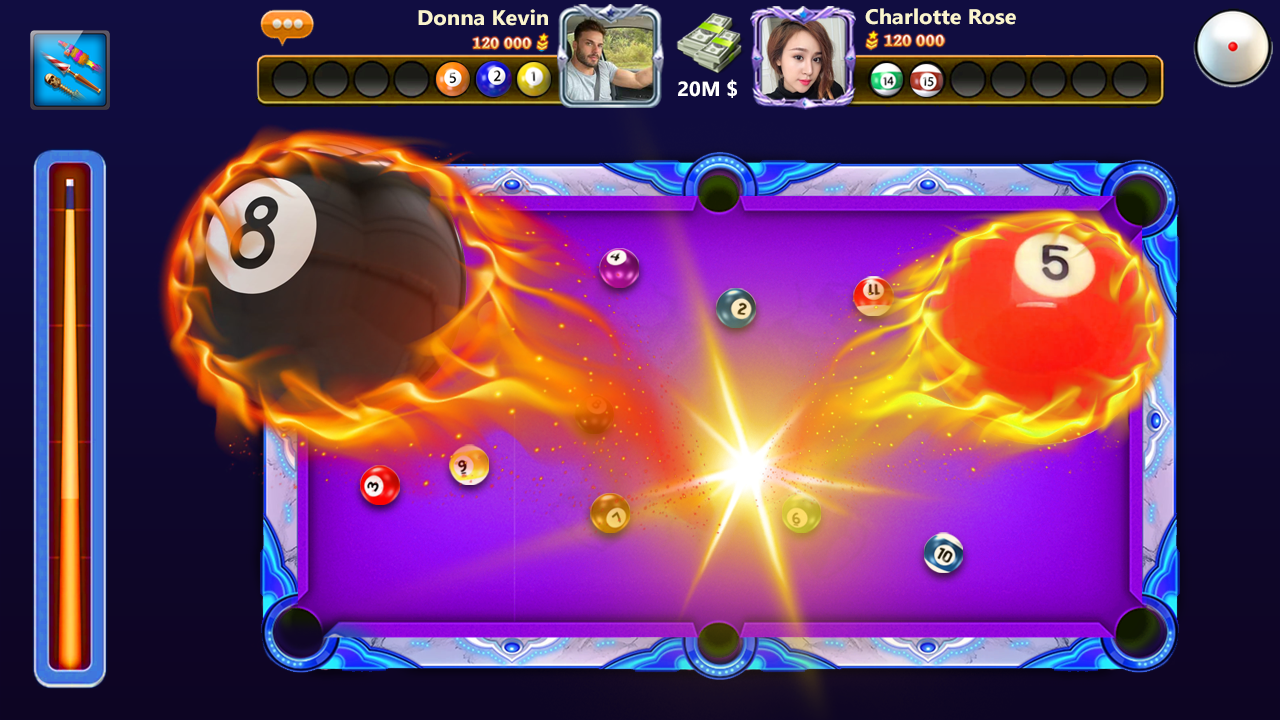Open Donna Kevin's profile picture

(x=610, y=55)
